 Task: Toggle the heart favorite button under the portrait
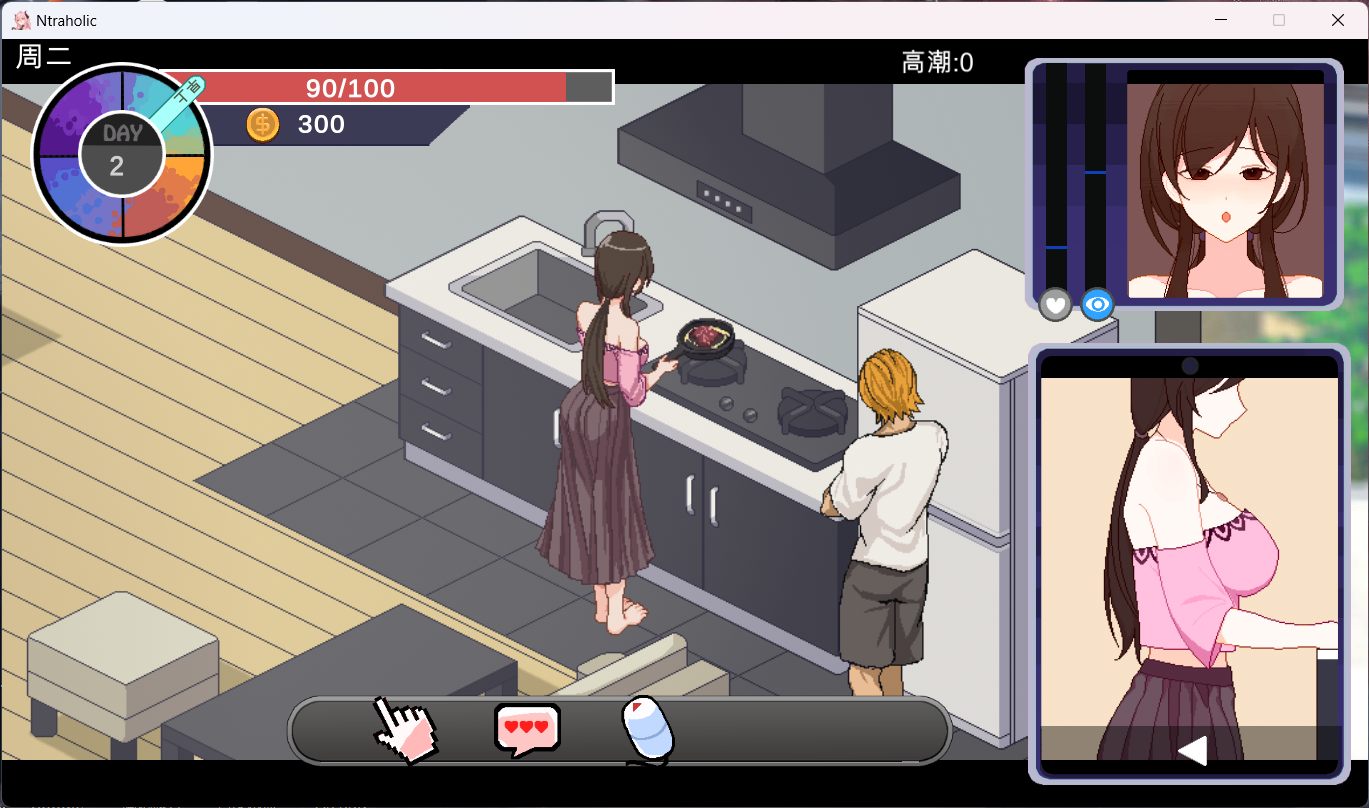(1055, 305)
